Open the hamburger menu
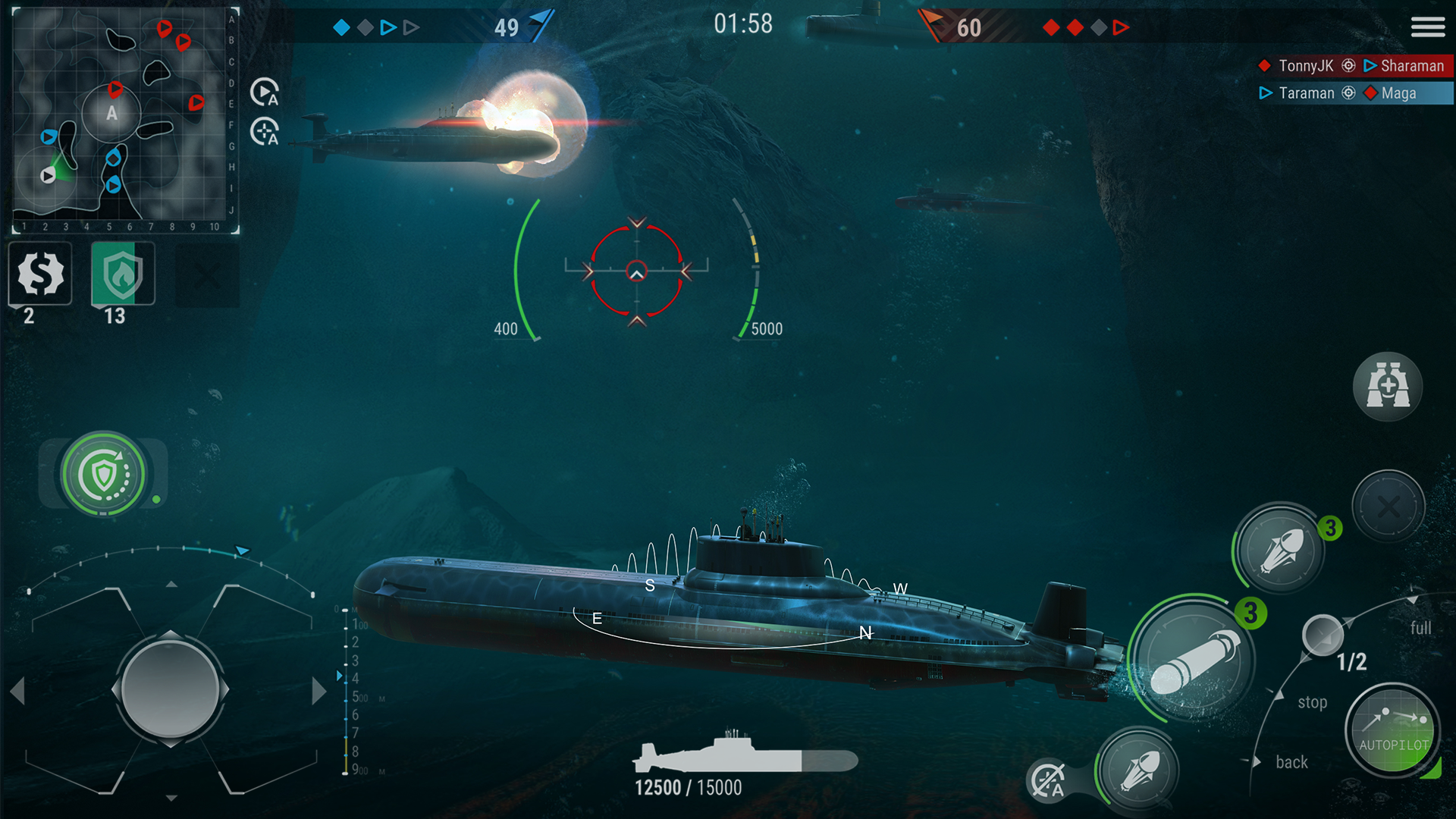1456x819 pixels. tap(1428, 27)
